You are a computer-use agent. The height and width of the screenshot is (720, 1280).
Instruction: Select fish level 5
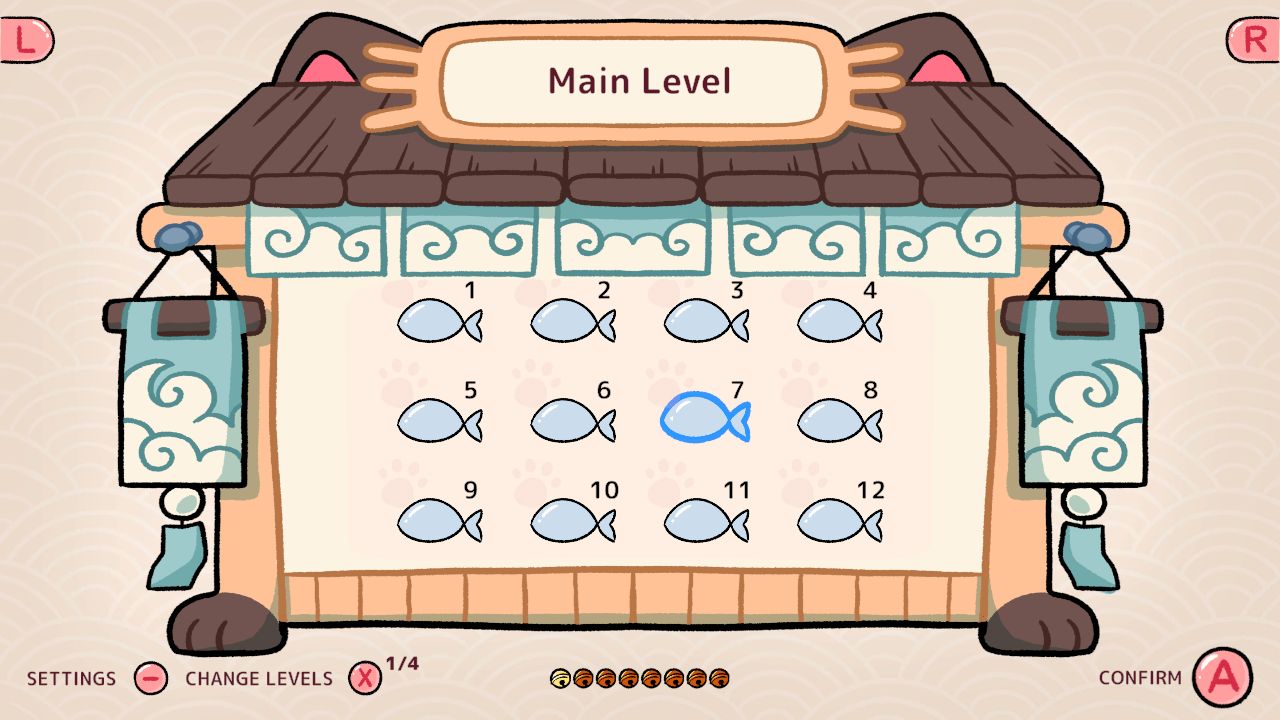pyautogui.click(x=440, y=420)
